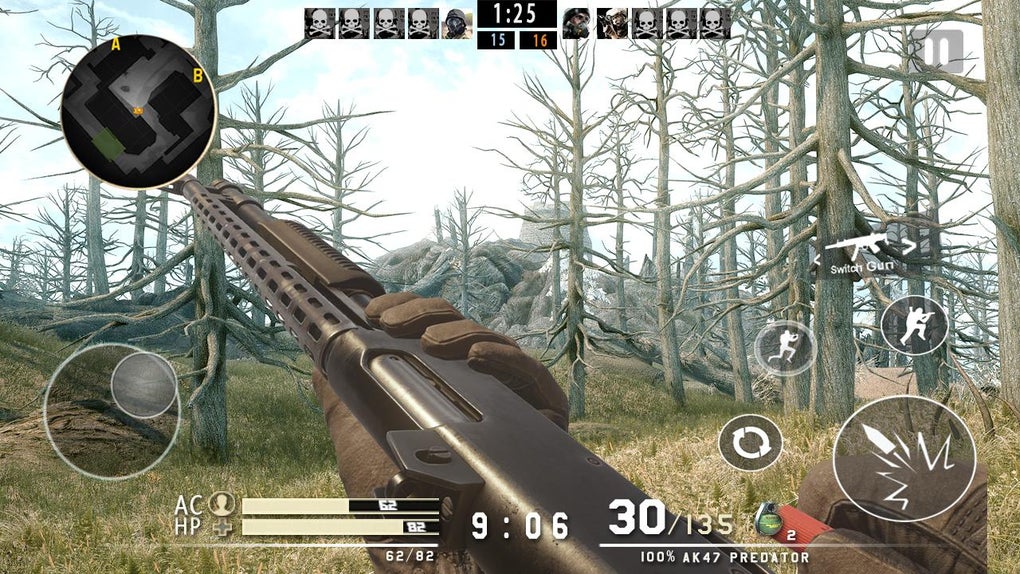Pause the game with the pause button
The image size is (1020, 574).
(x=938, y=50)
